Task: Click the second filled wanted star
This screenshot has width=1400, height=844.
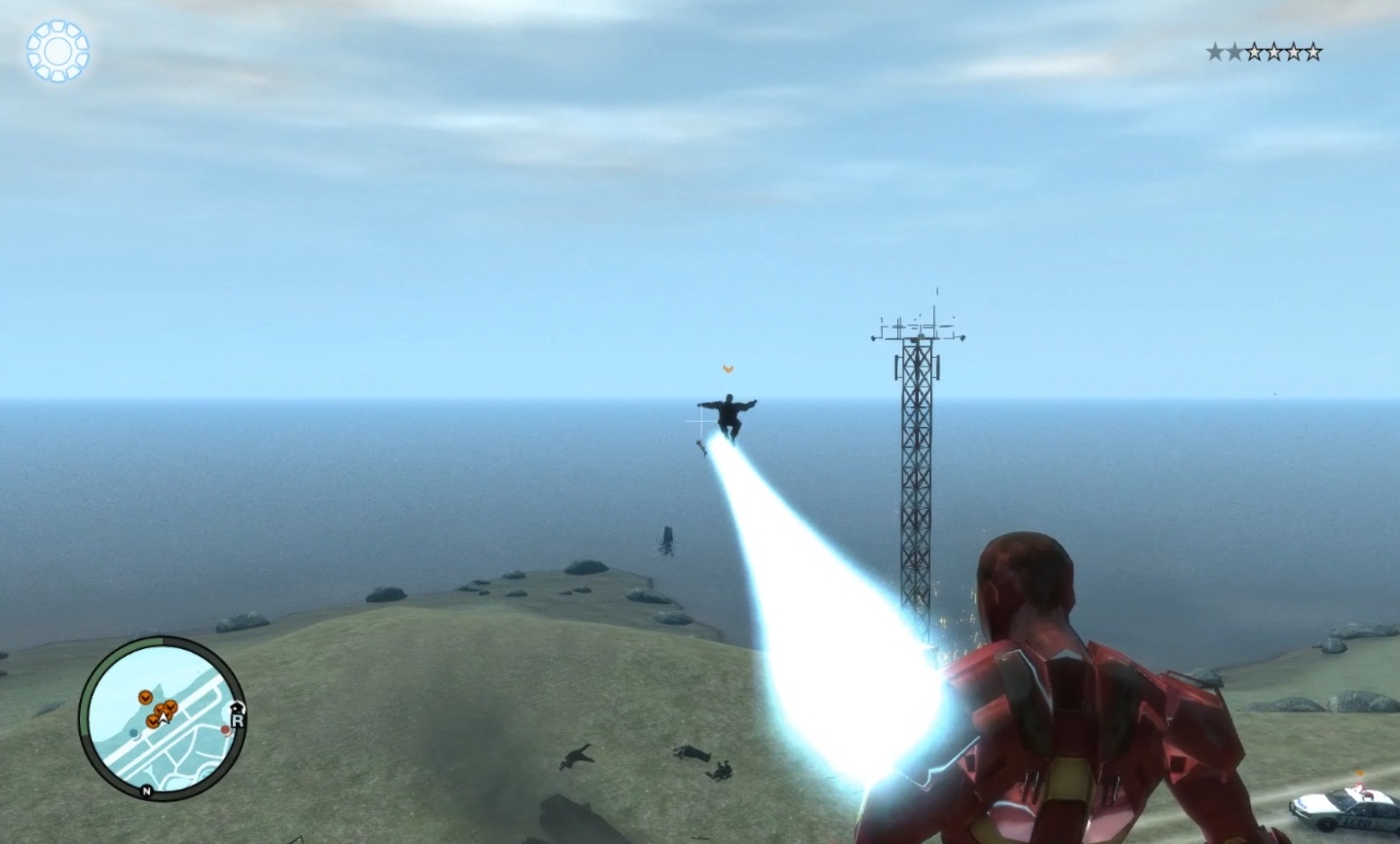Action: pyautogui.click(x=1235, y=50)
